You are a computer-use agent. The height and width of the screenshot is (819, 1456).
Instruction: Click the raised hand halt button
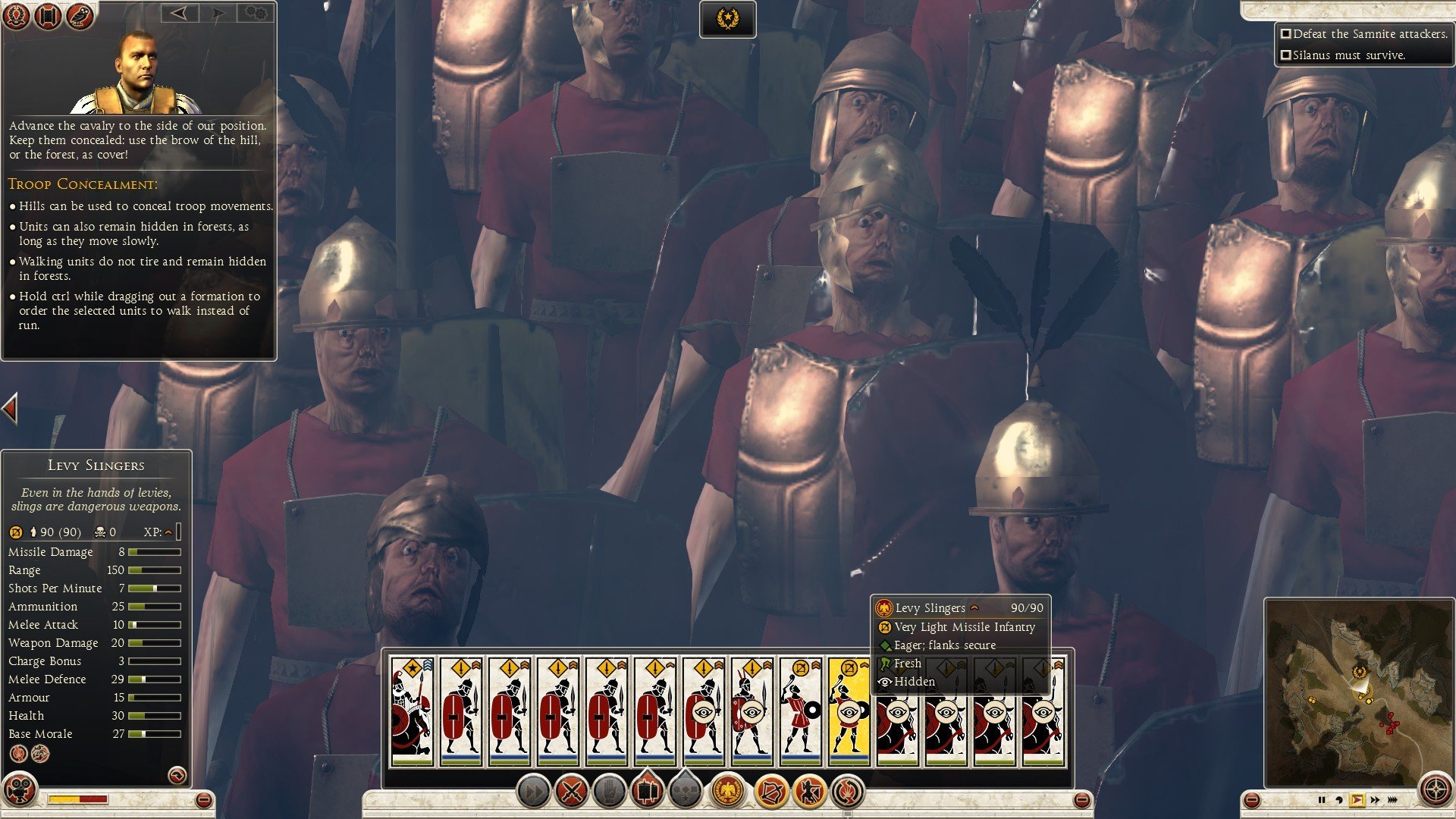(x=609, y=792)
